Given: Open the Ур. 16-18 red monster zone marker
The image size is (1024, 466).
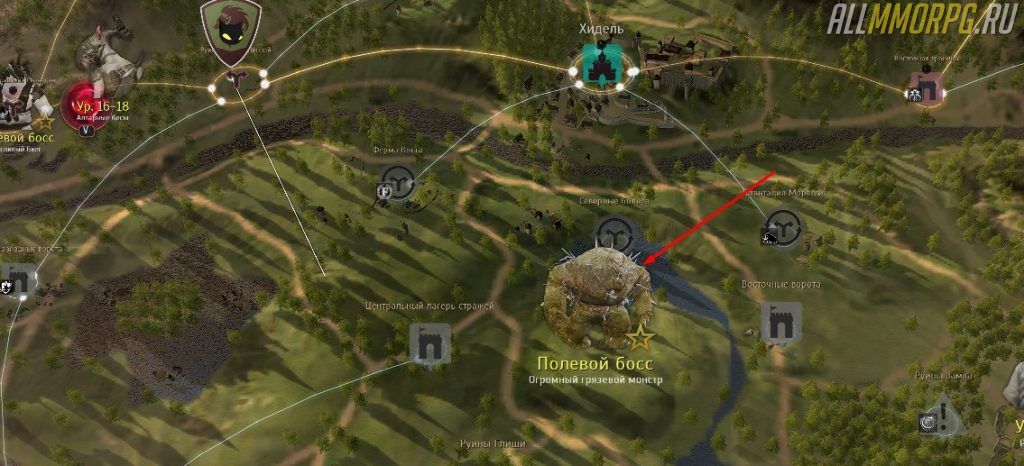Looking at the screenshot, I should (x=87, y=103).
